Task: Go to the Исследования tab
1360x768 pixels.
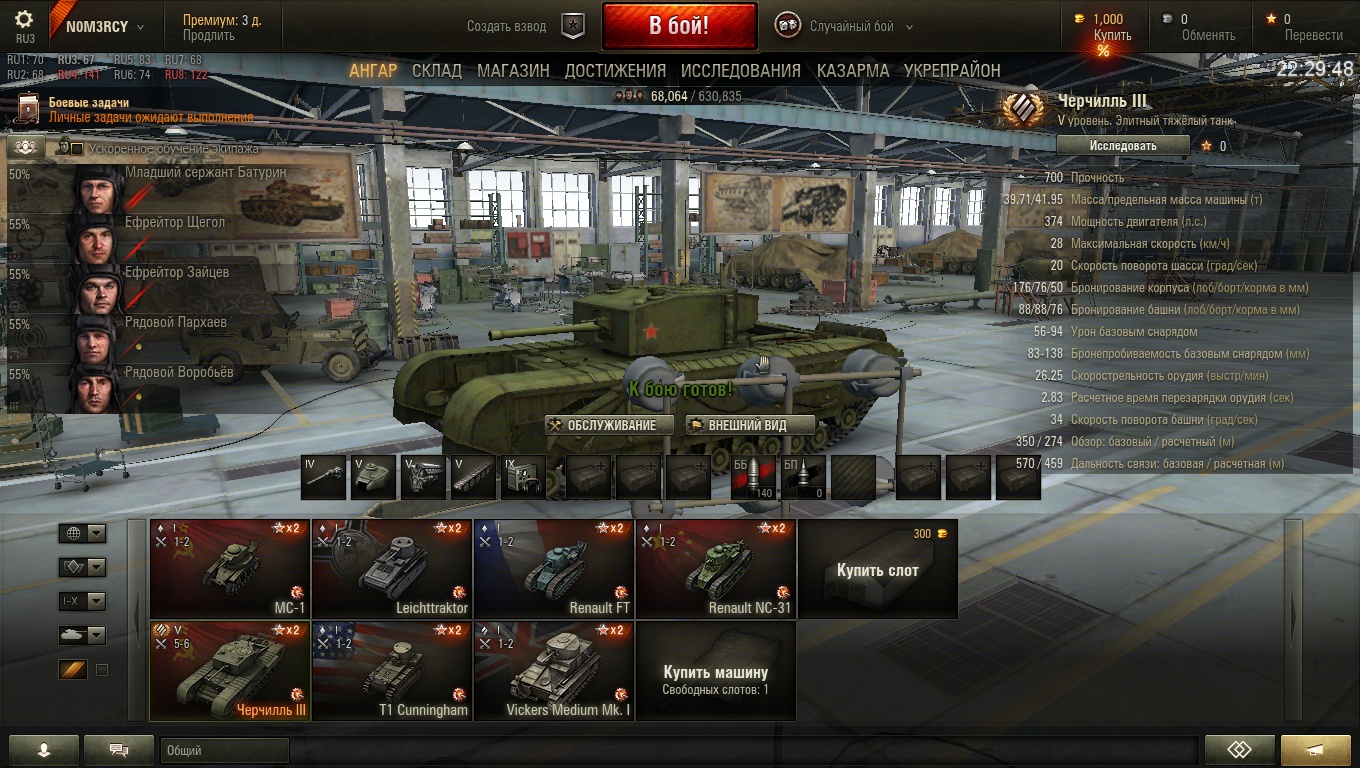Action: tap(740, 71)
